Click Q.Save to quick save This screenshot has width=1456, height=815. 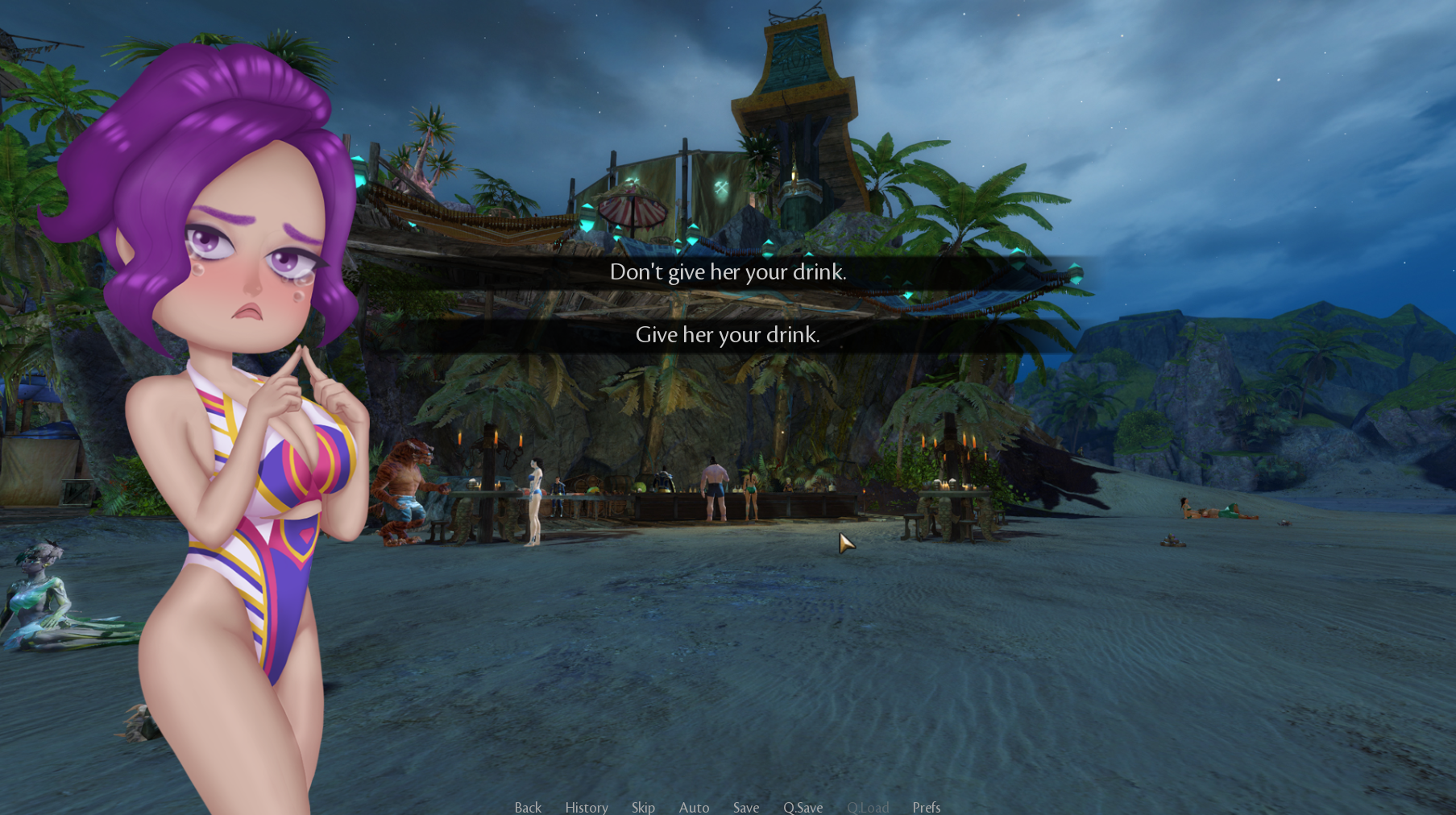(x=803, y=807)
